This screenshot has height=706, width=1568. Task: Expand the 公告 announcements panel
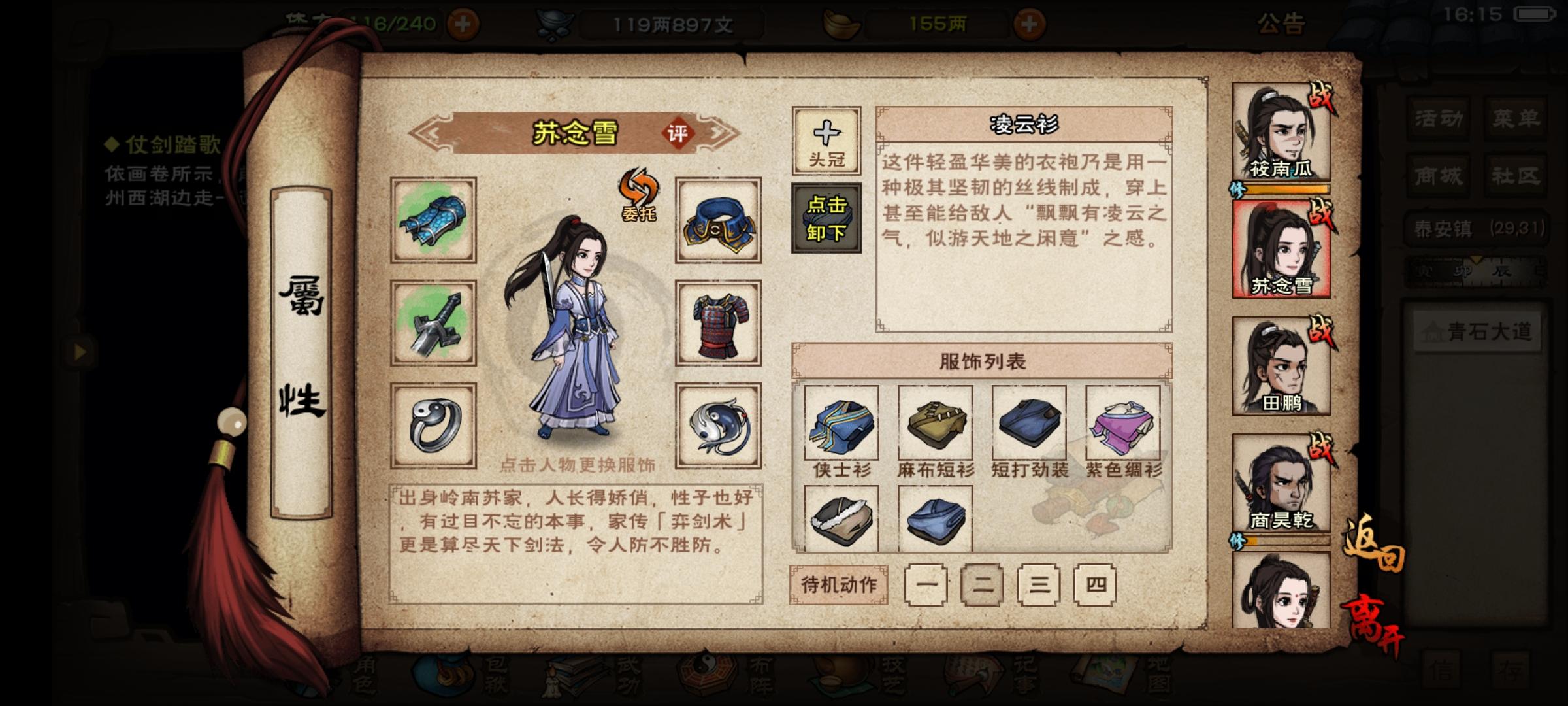pos(1281,24)
